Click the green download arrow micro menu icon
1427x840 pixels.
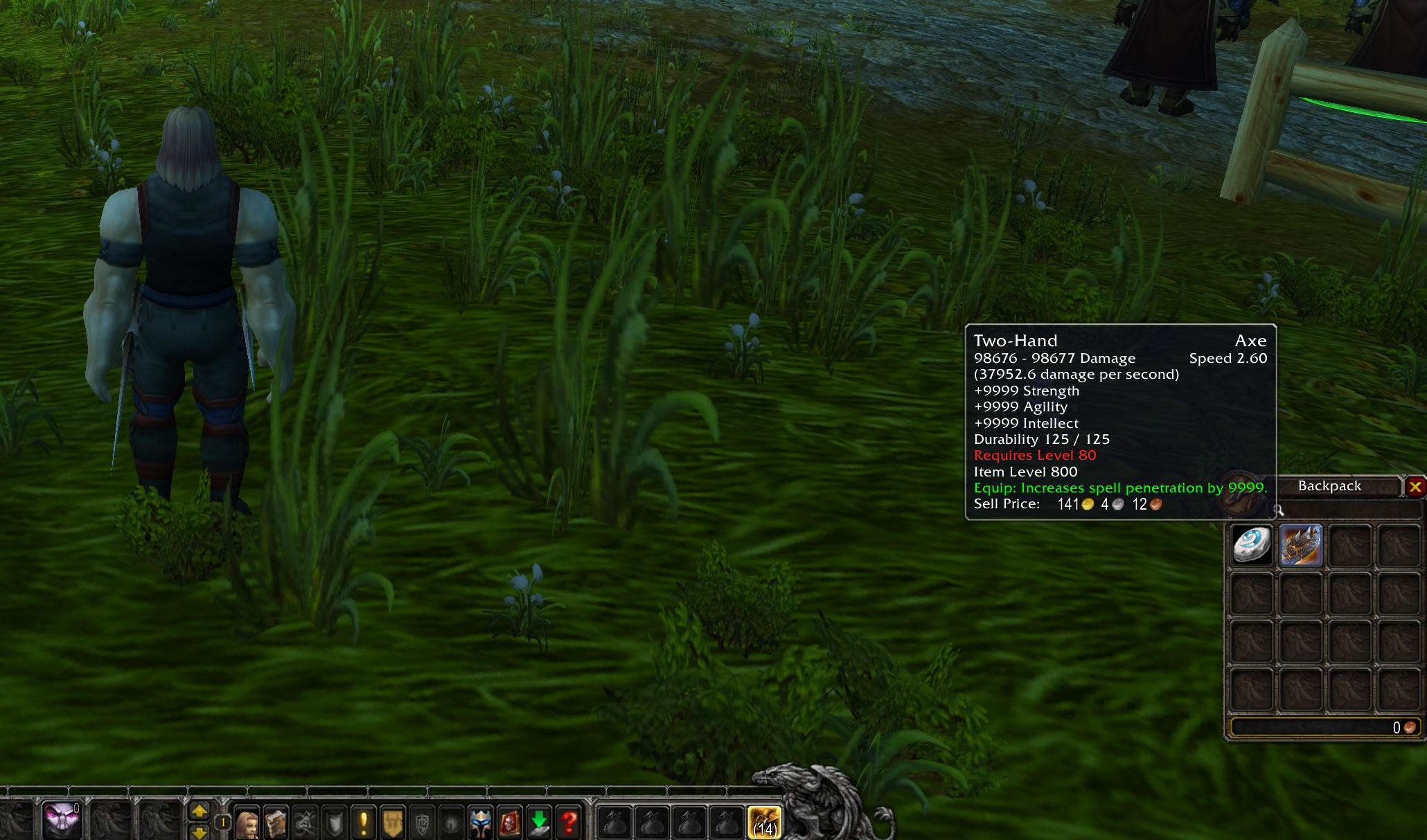tap(538, 821)
